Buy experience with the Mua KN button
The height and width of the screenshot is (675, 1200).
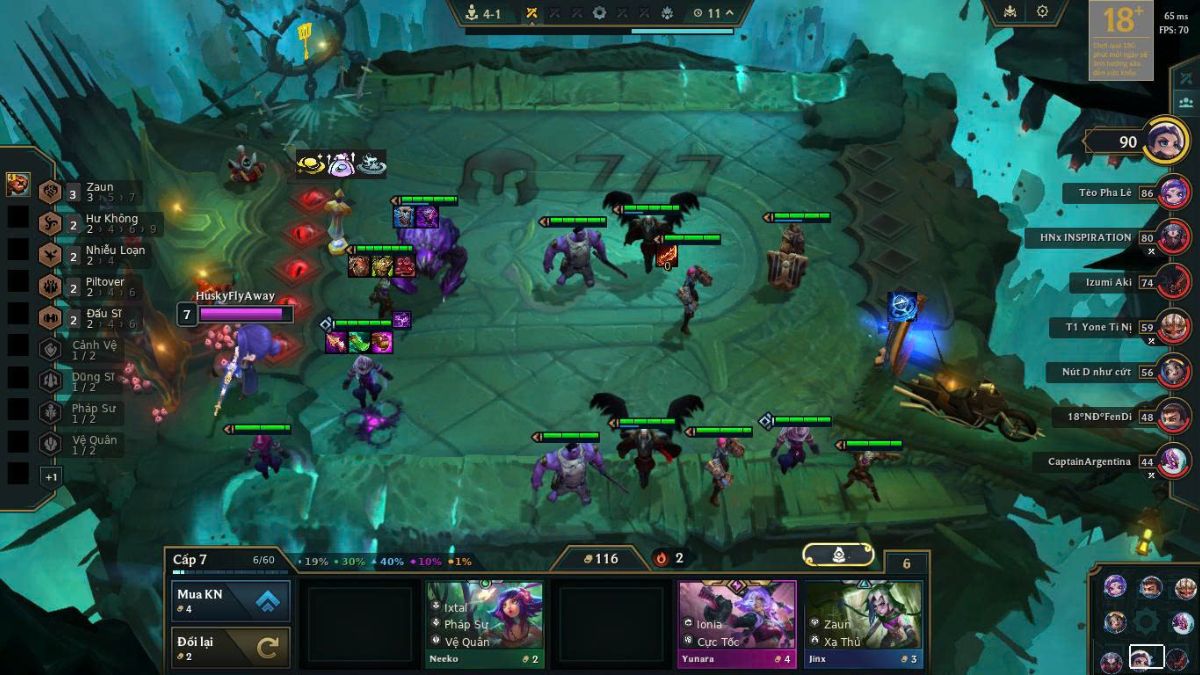231,601
